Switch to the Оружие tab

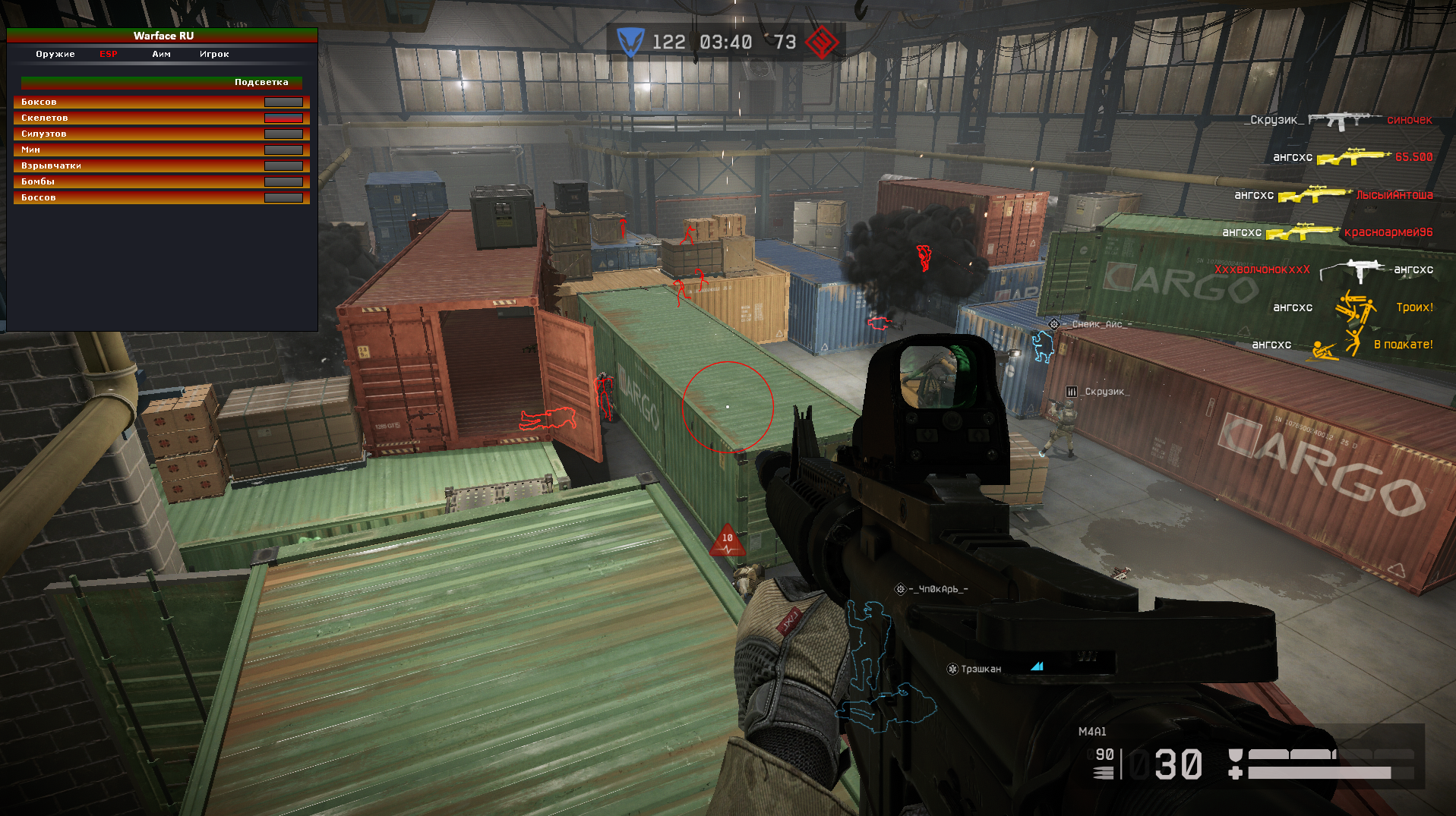point(55,54)
